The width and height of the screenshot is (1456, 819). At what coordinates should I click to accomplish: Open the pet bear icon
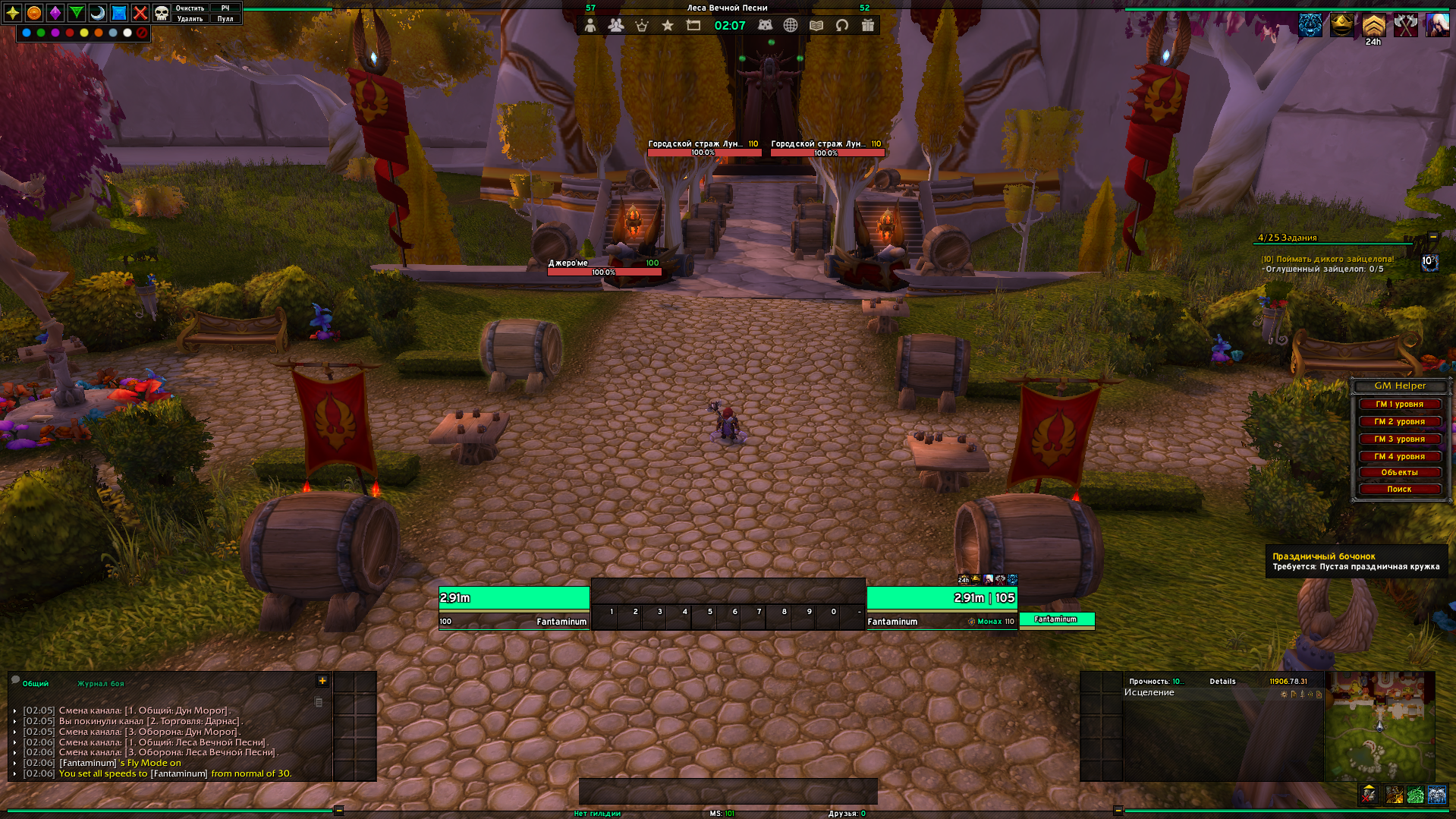coord(765,26)
